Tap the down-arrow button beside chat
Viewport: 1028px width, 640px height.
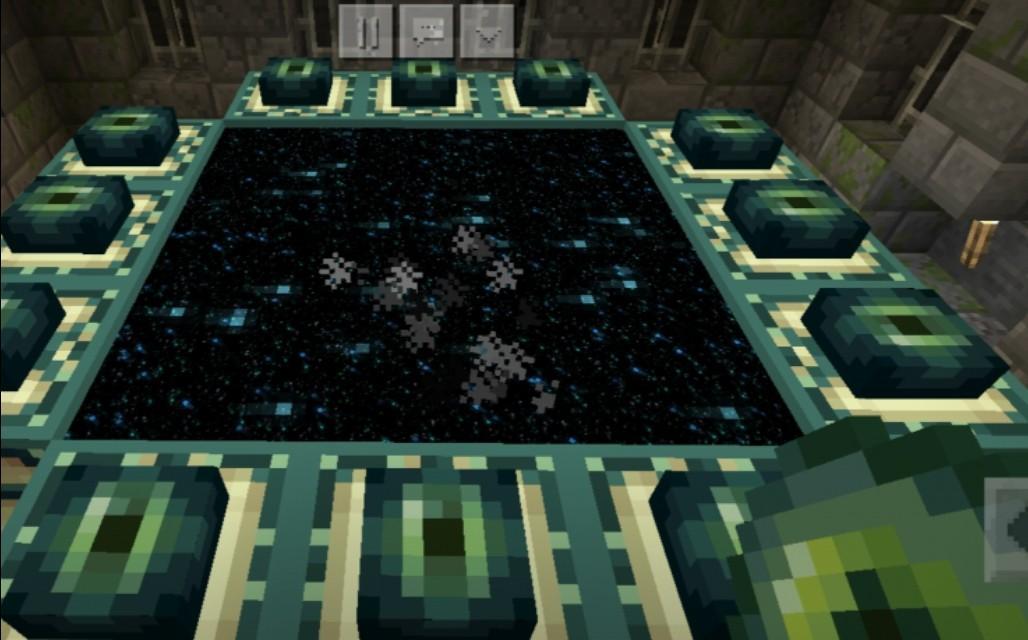(x=487, y=31)
